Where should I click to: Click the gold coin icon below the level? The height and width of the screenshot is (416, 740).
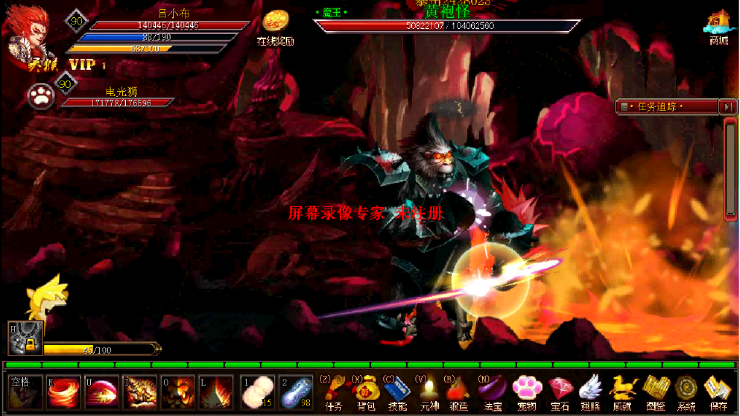point(276,24)
